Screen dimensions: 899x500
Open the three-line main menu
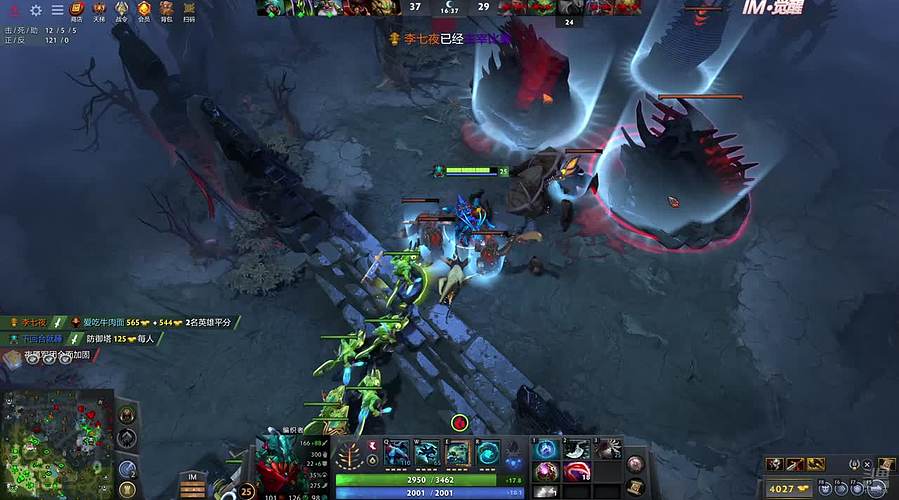tap(57, 10)
